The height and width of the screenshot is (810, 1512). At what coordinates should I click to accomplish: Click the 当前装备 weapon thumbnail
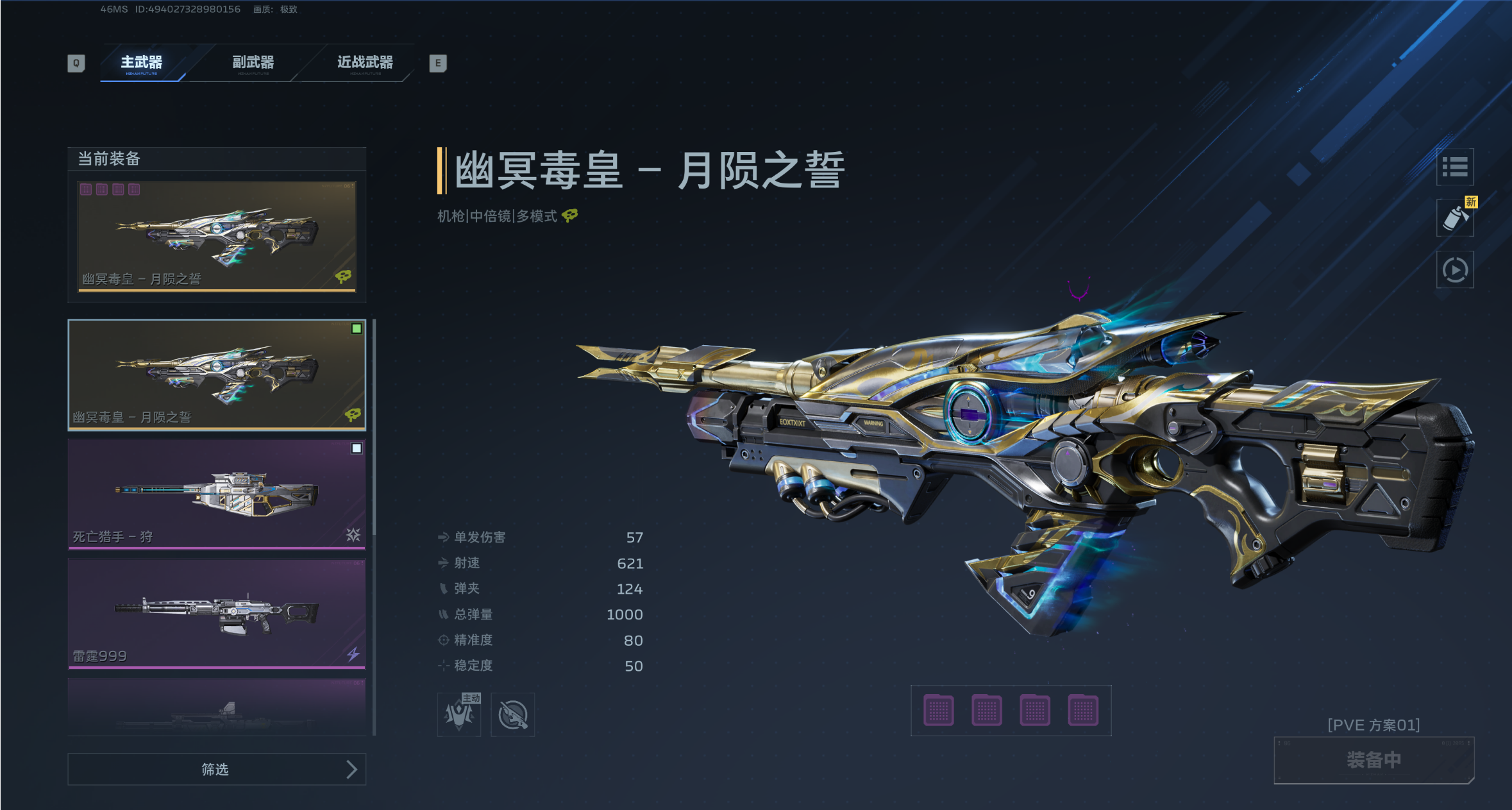click(217, 236)
